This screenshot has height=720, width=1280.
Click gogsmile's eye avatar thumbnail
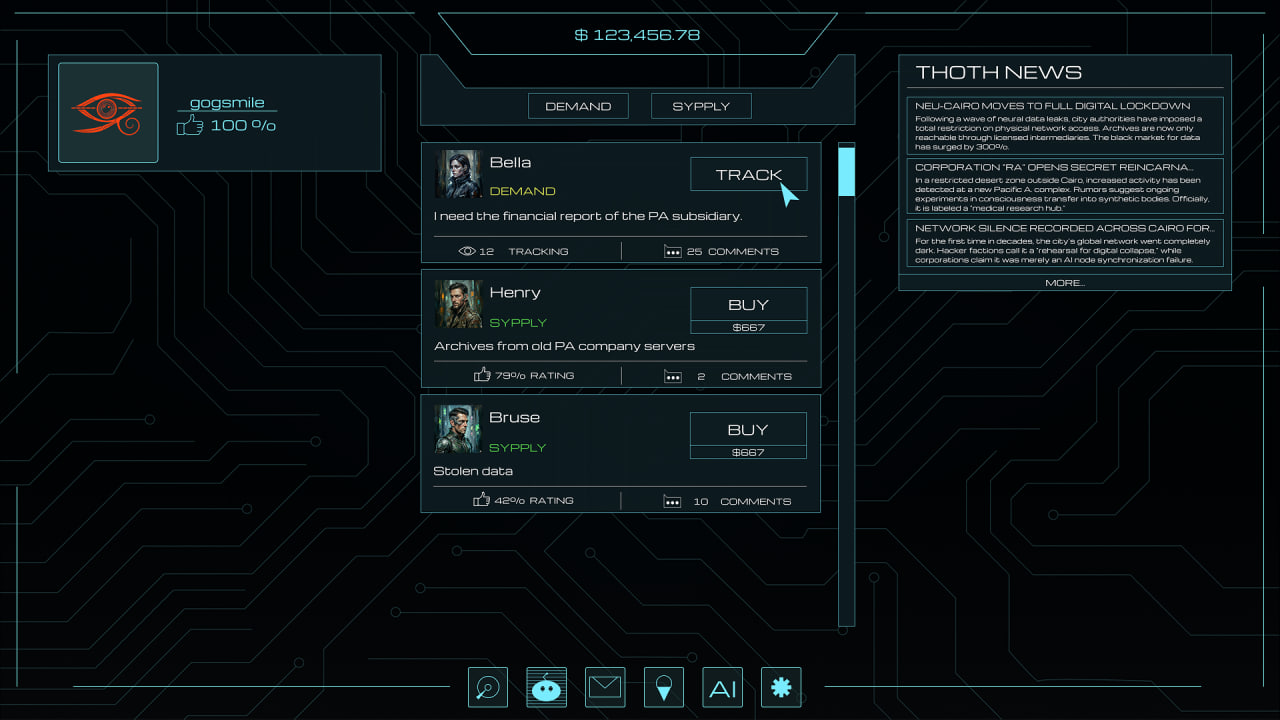coord(108,112)
